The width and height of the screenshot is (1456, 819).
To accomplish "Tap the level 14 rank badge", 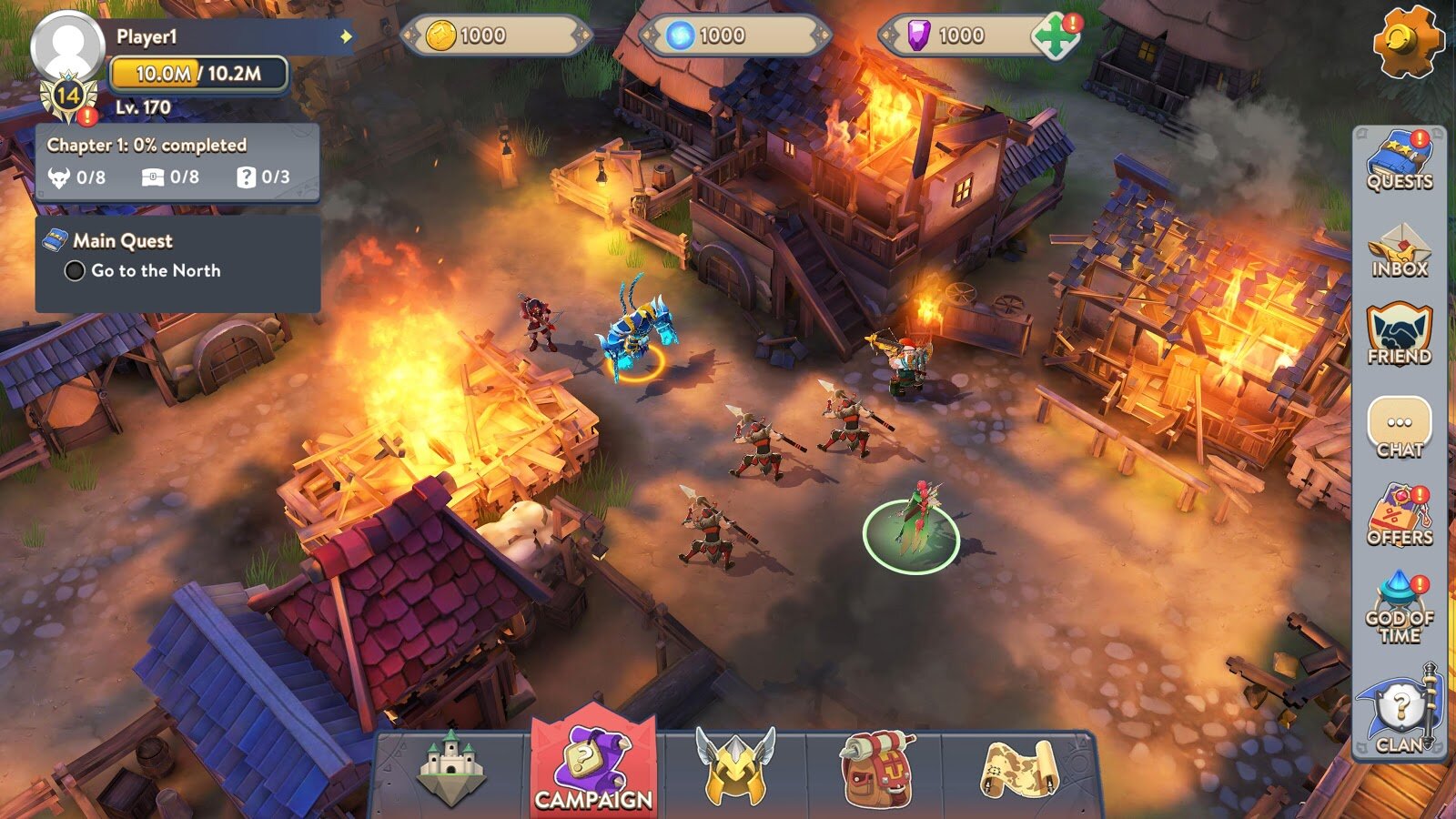I will click(68, 96).
